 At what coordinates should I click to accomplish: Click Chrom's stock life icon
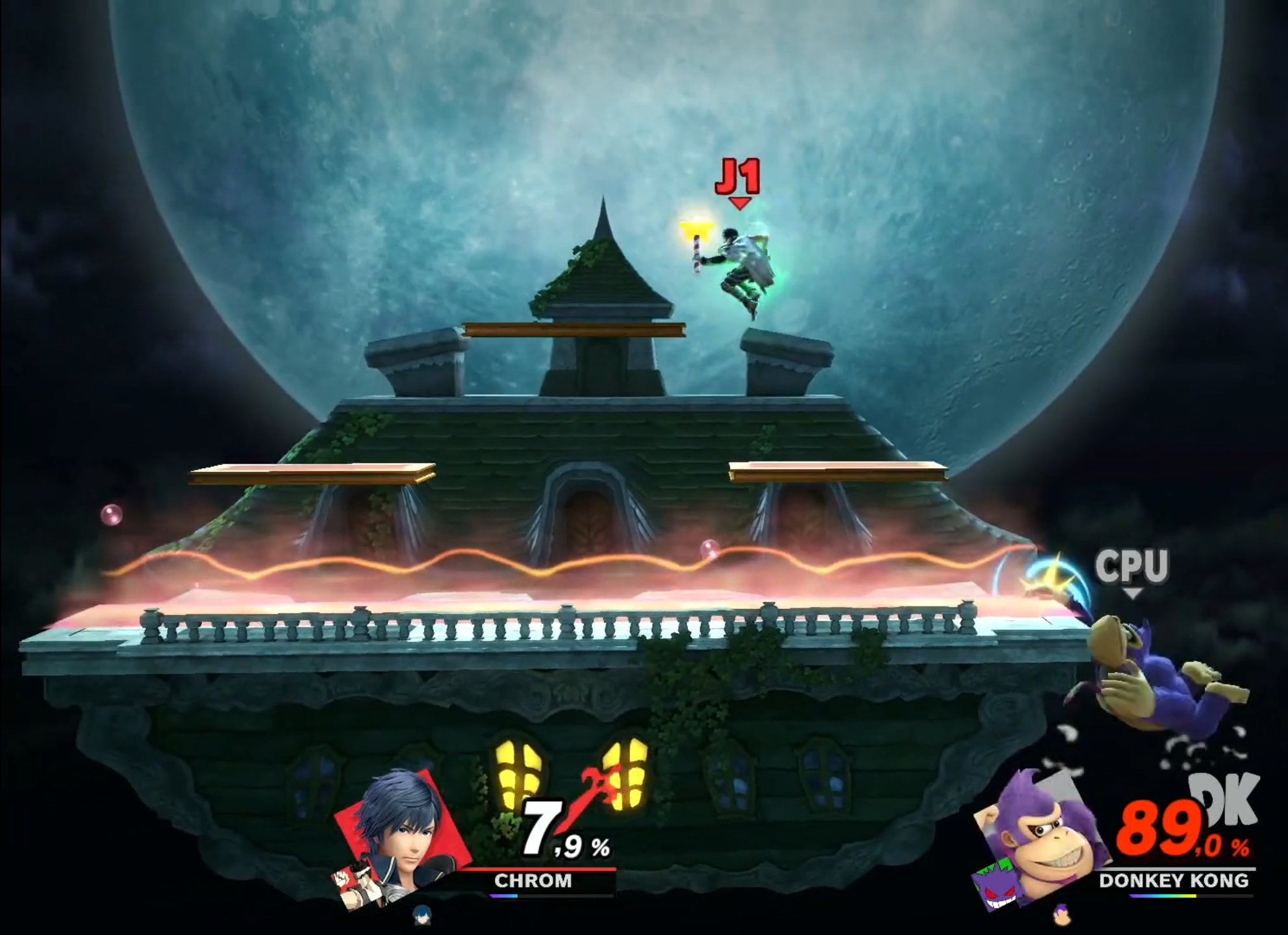click(422, 915)
